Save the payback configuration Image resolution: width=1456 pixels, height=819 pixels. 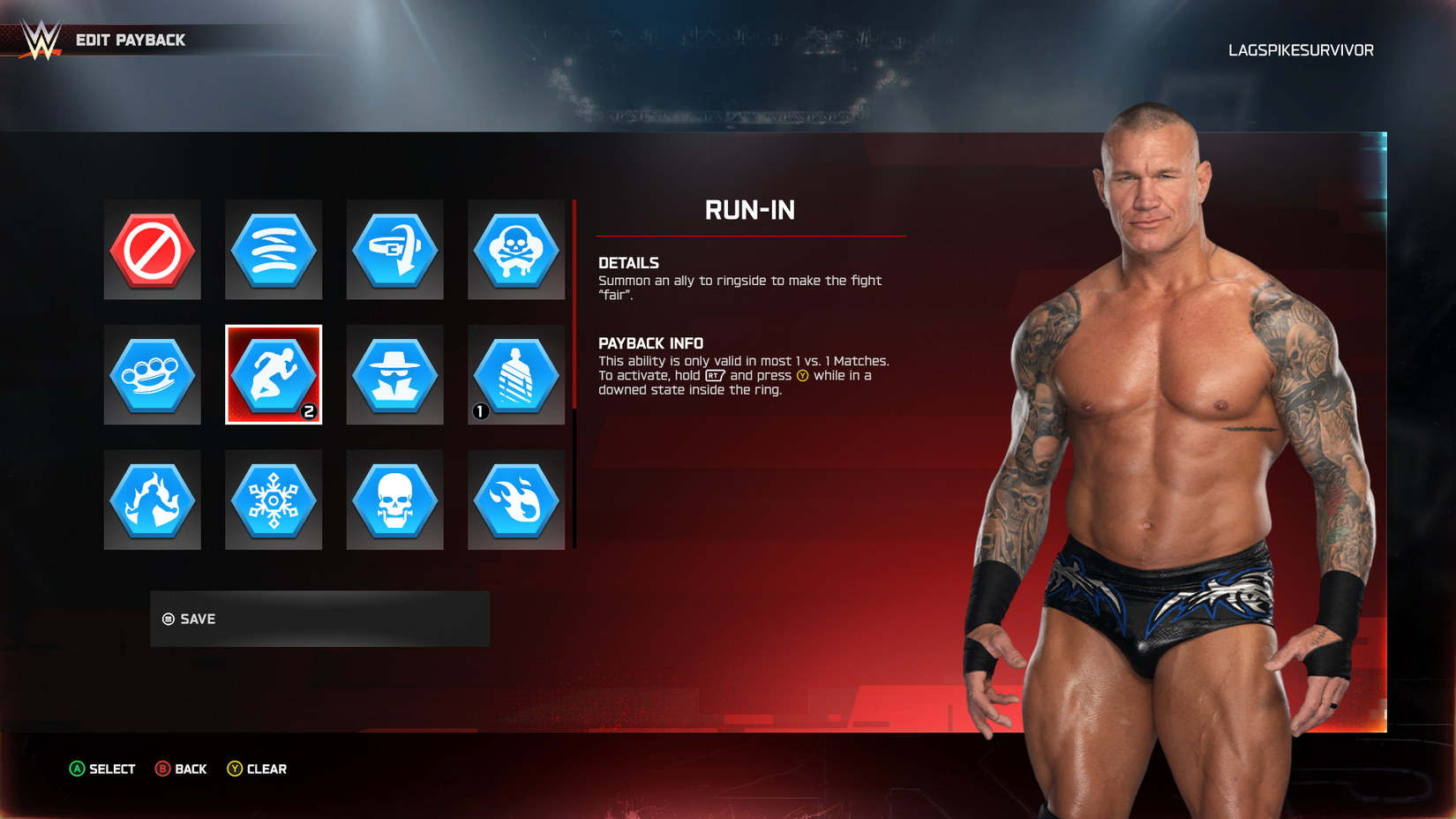(x=319, y=619)
